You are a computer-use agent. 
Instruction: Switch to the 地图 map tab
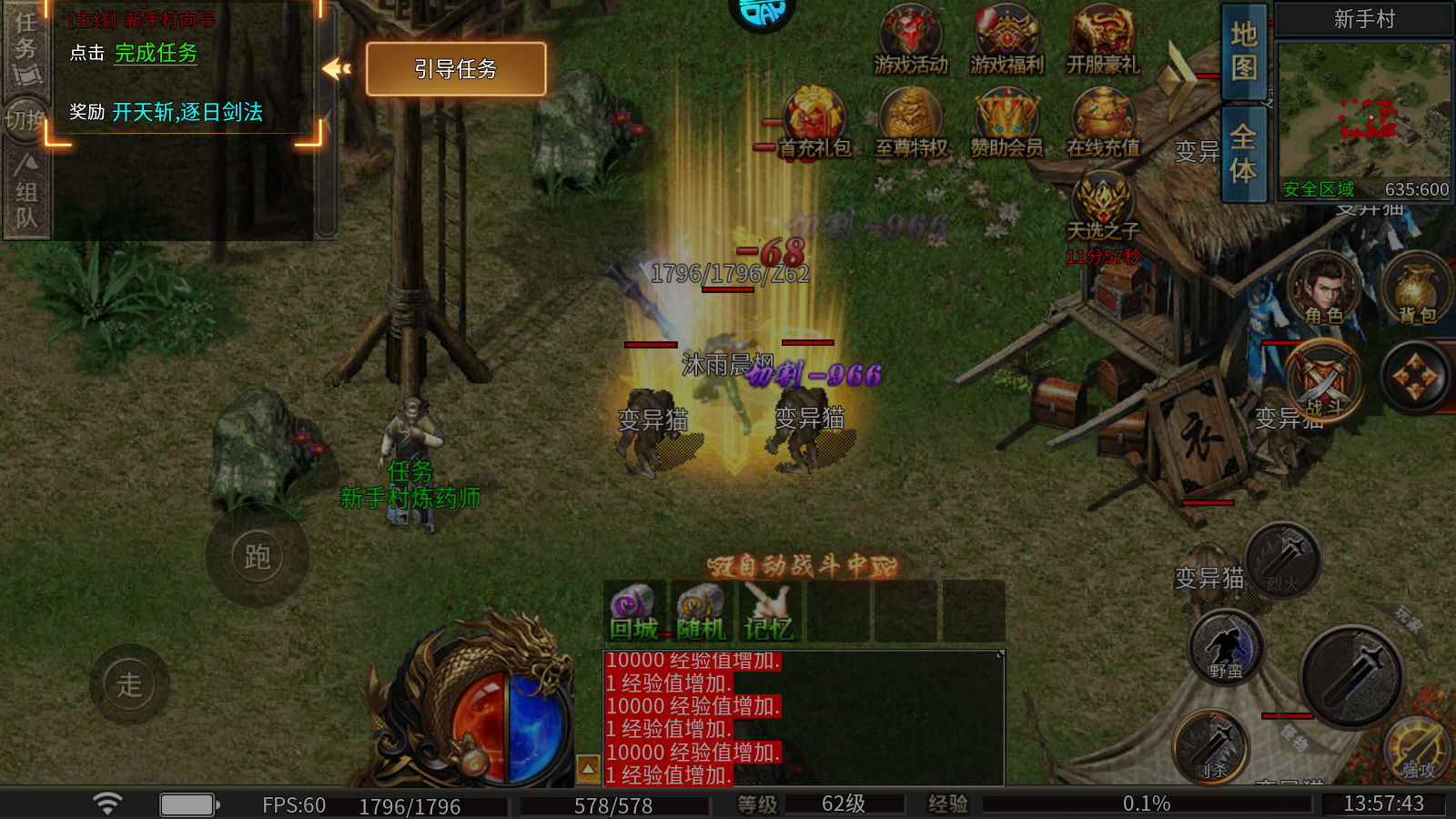[x=1244, y=52]
